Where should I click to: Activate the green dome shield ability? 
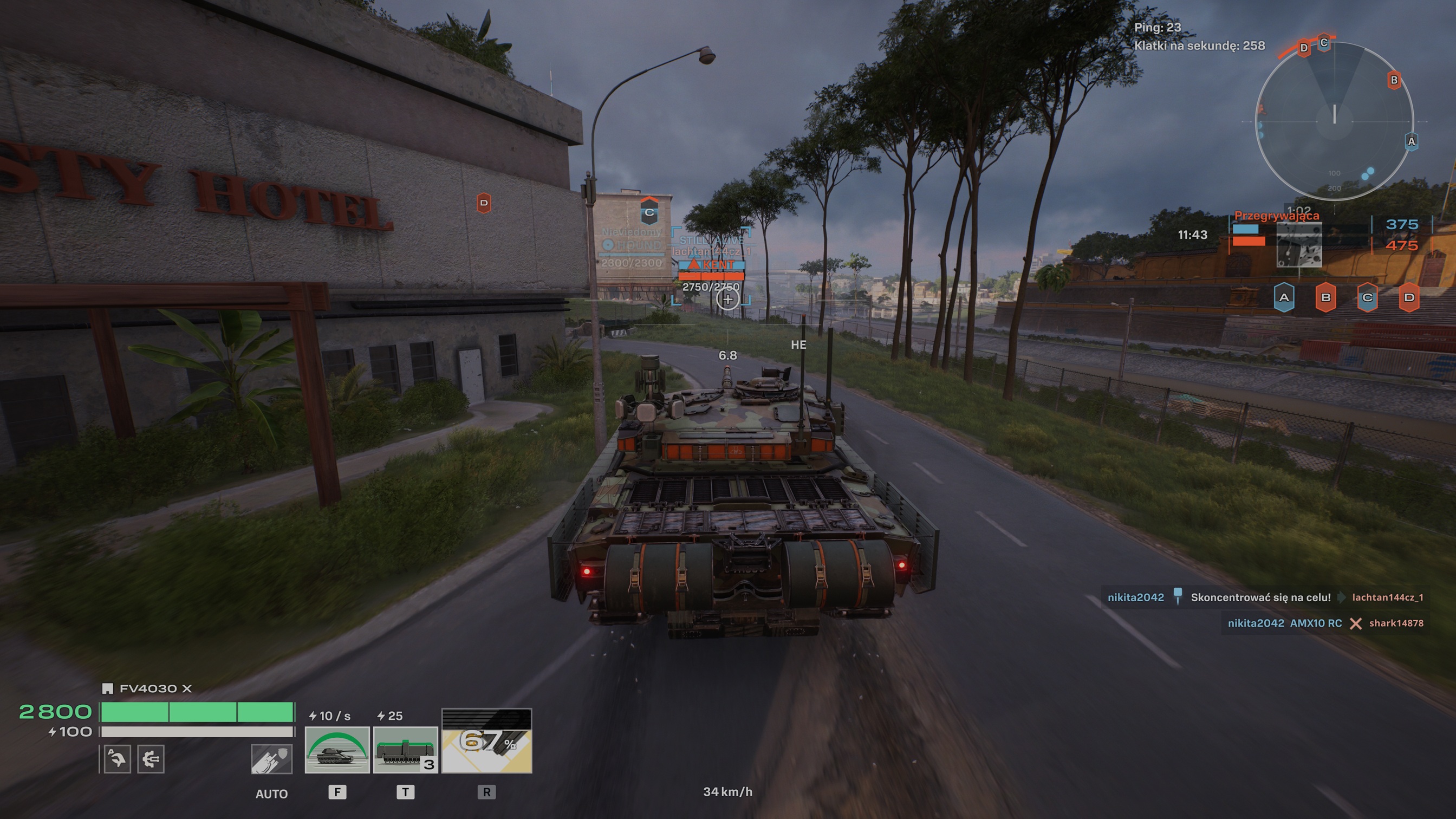click(337, 750)
